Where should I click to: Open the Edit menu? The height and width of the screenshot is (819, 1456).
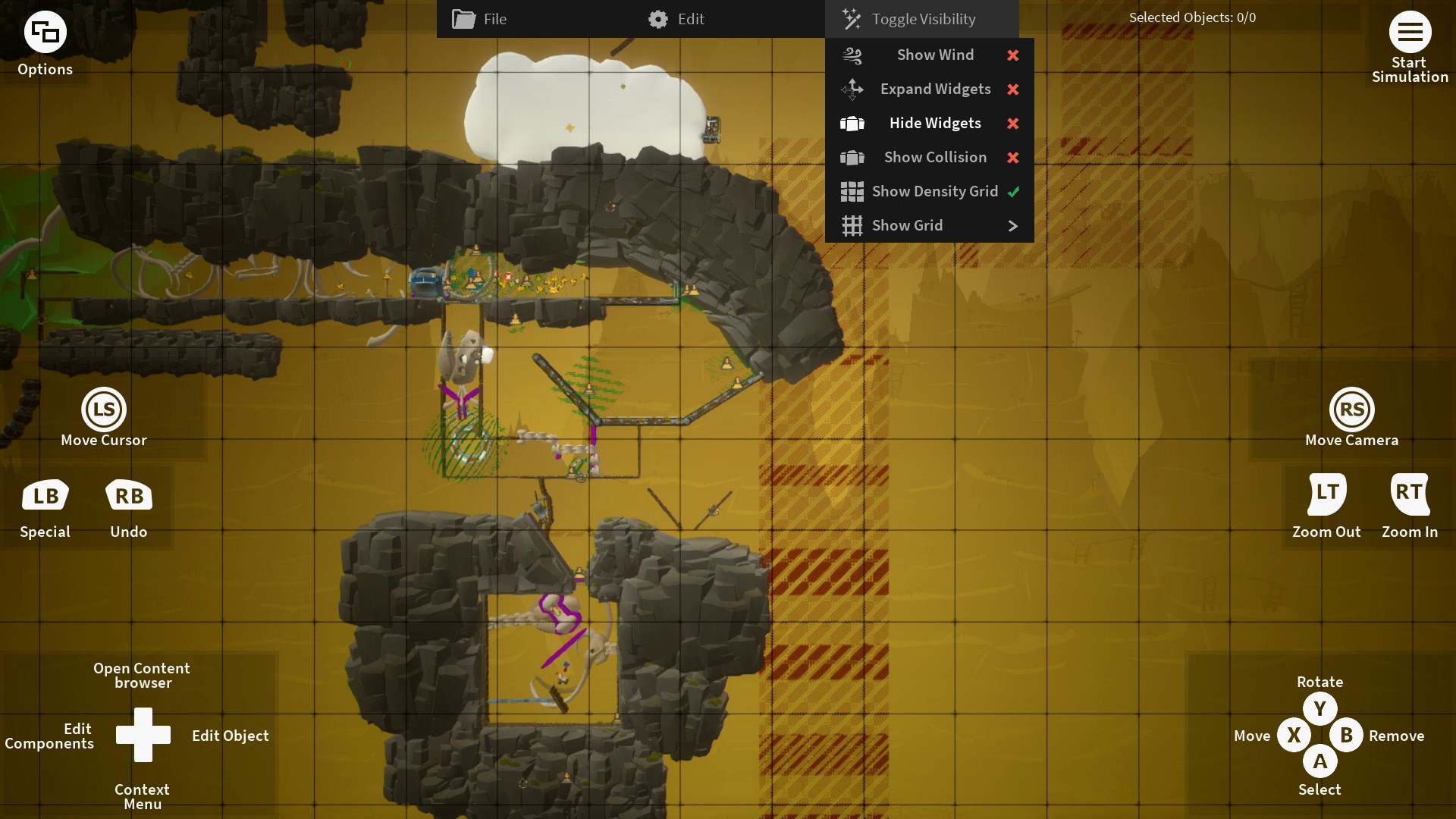pyautogui.click(x=677, y=19)
